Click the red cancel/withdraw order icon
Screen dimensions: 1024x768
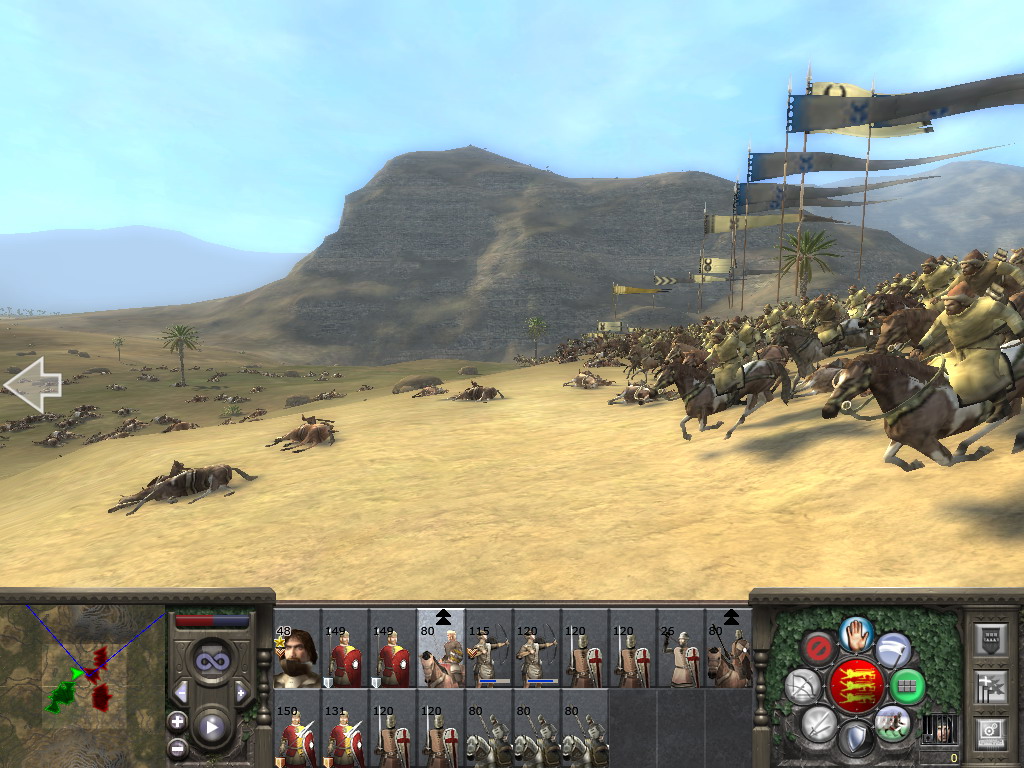click(817, 649)
